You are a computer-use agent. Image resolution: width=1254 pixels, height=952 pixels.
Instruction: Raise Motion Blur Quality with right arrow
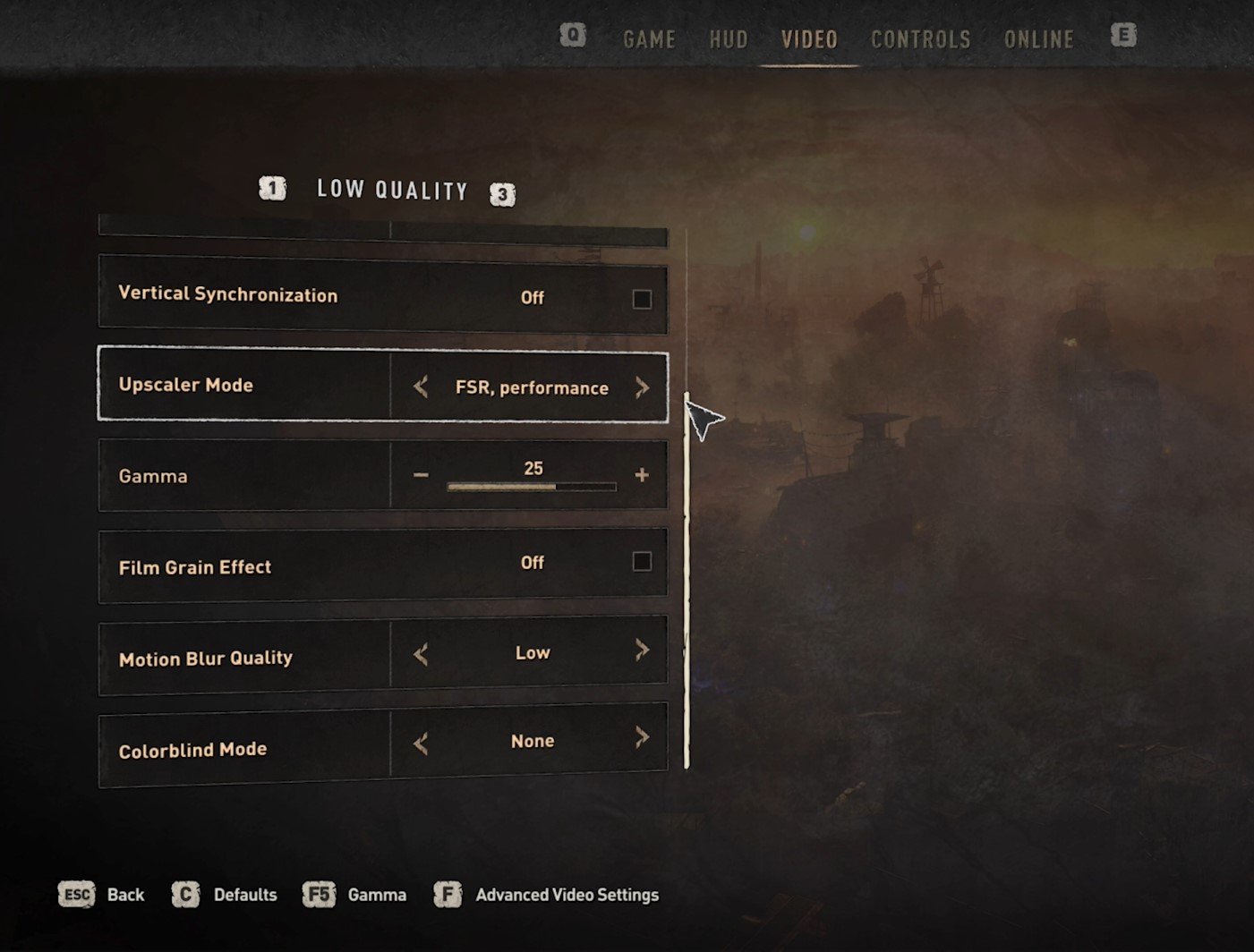(642, 650)
